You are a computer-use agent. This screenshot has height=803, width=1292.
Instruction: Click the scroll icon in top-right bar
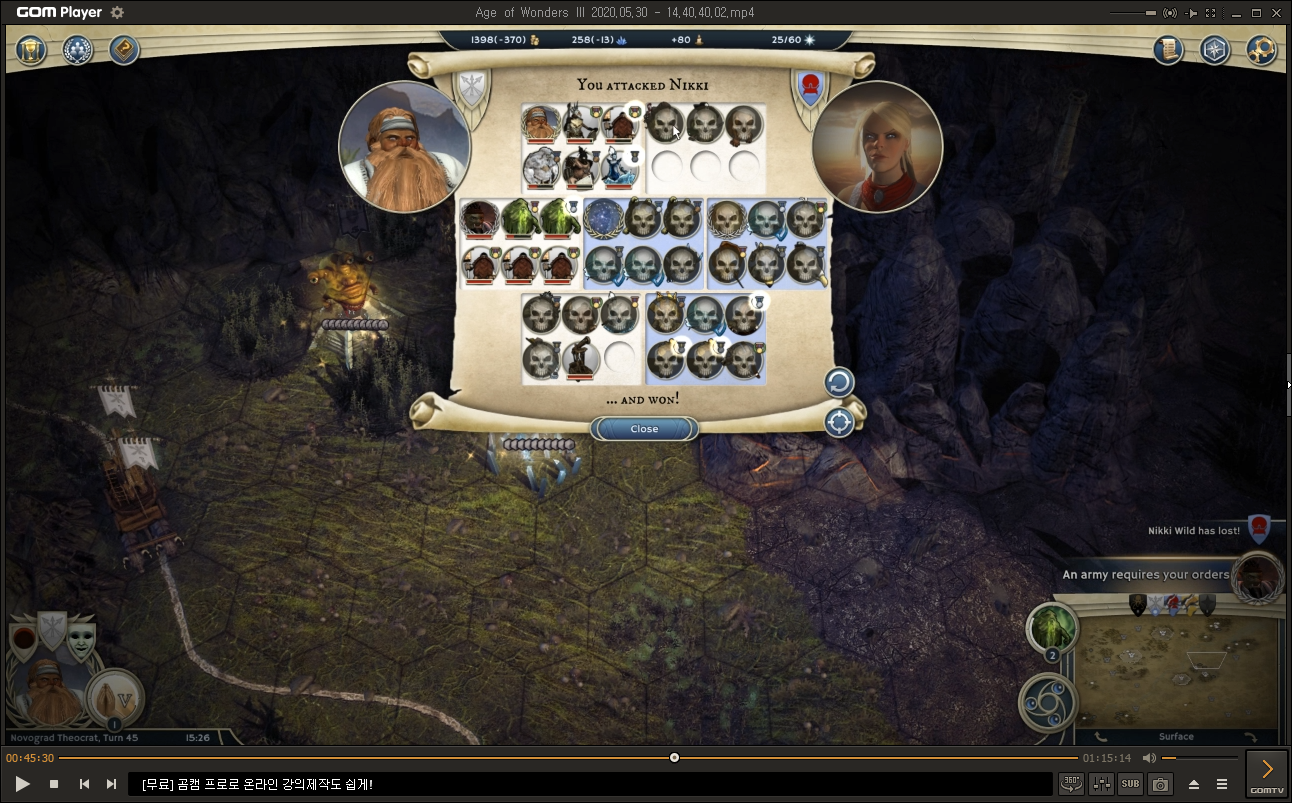pos(1168,50)
